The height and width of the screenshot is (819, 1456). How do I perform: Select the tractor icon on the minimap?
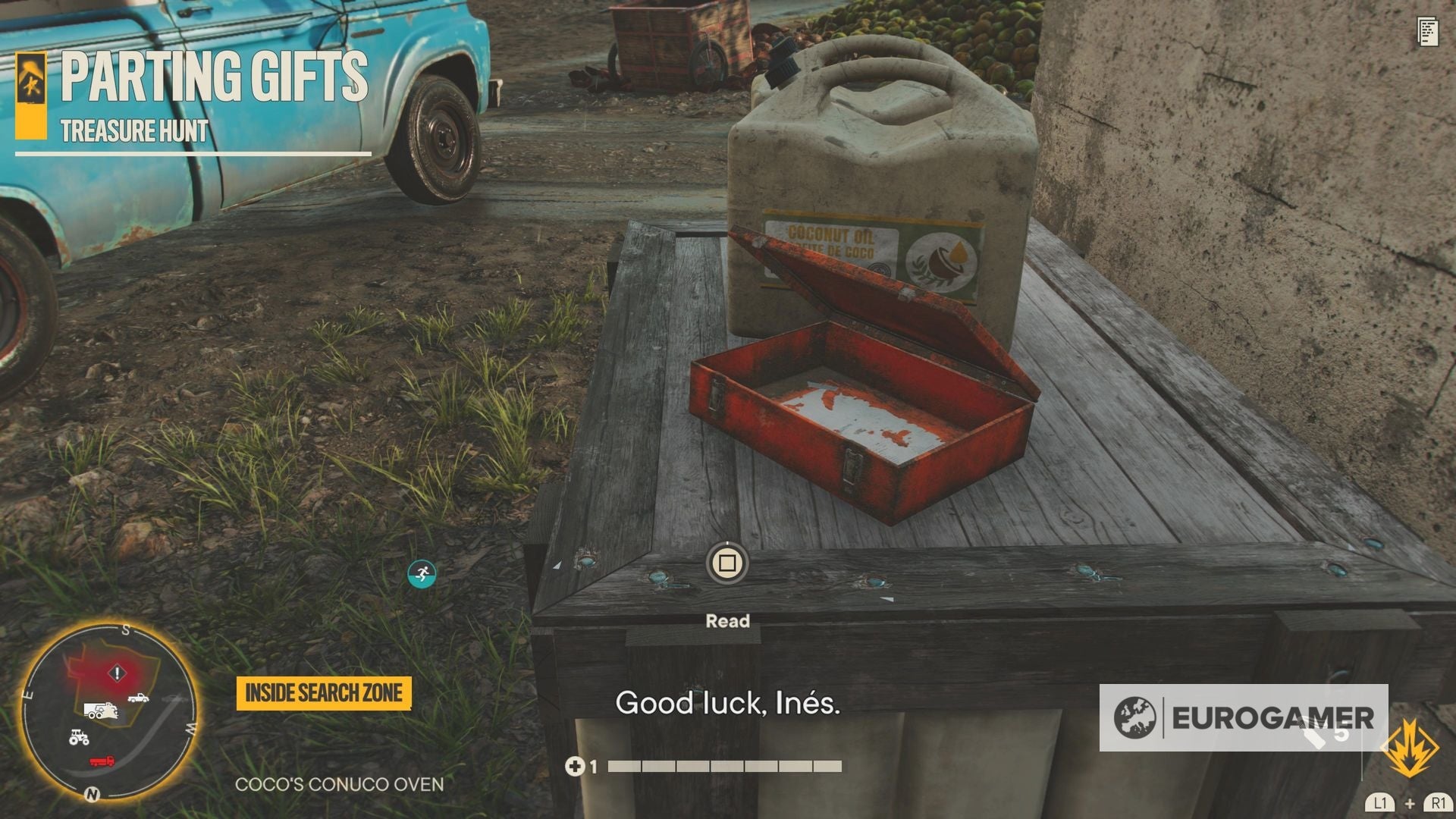pos(79,738)
